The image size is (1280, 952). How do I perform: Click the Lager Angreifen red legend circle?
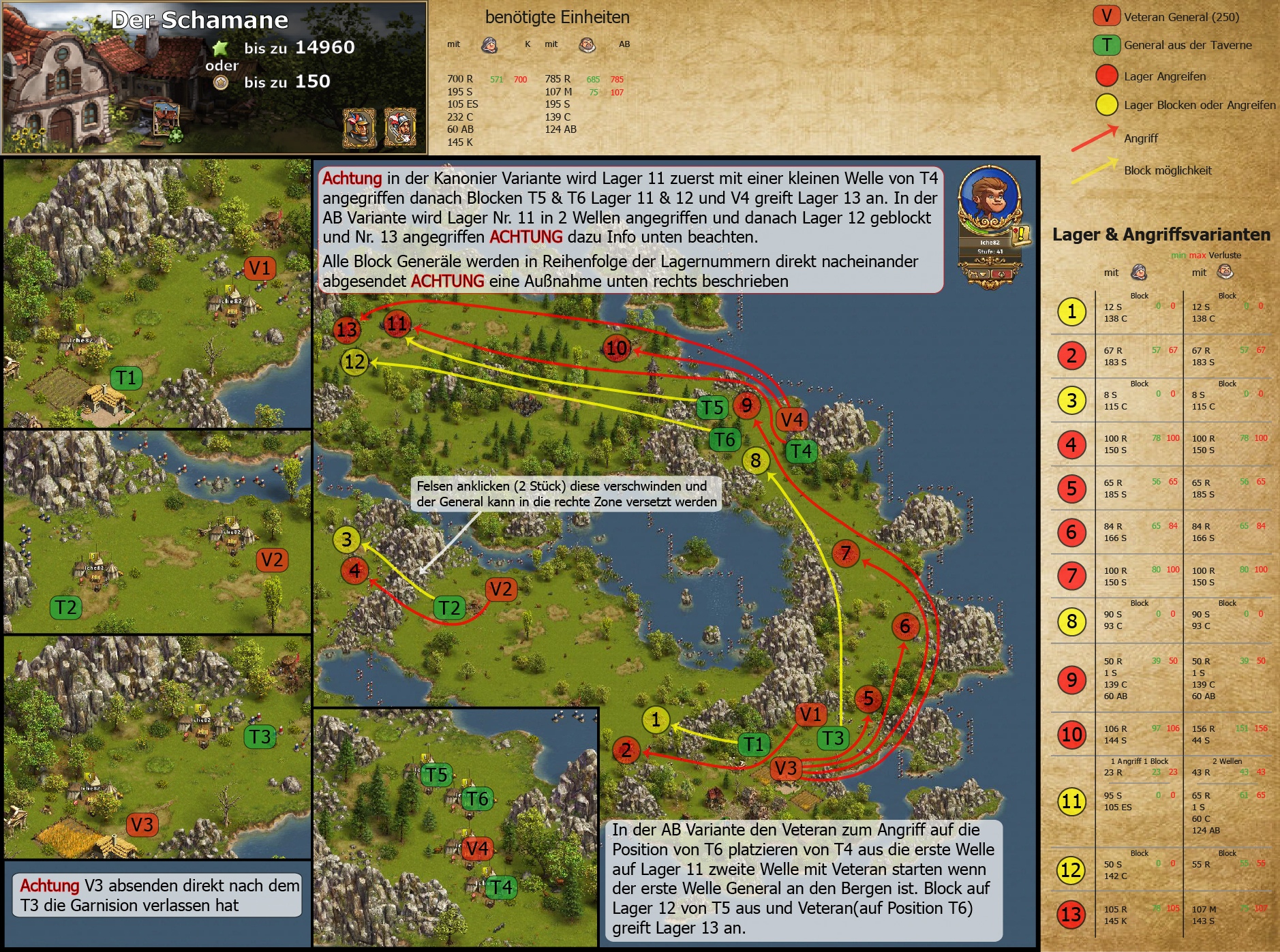point(1107,76)
